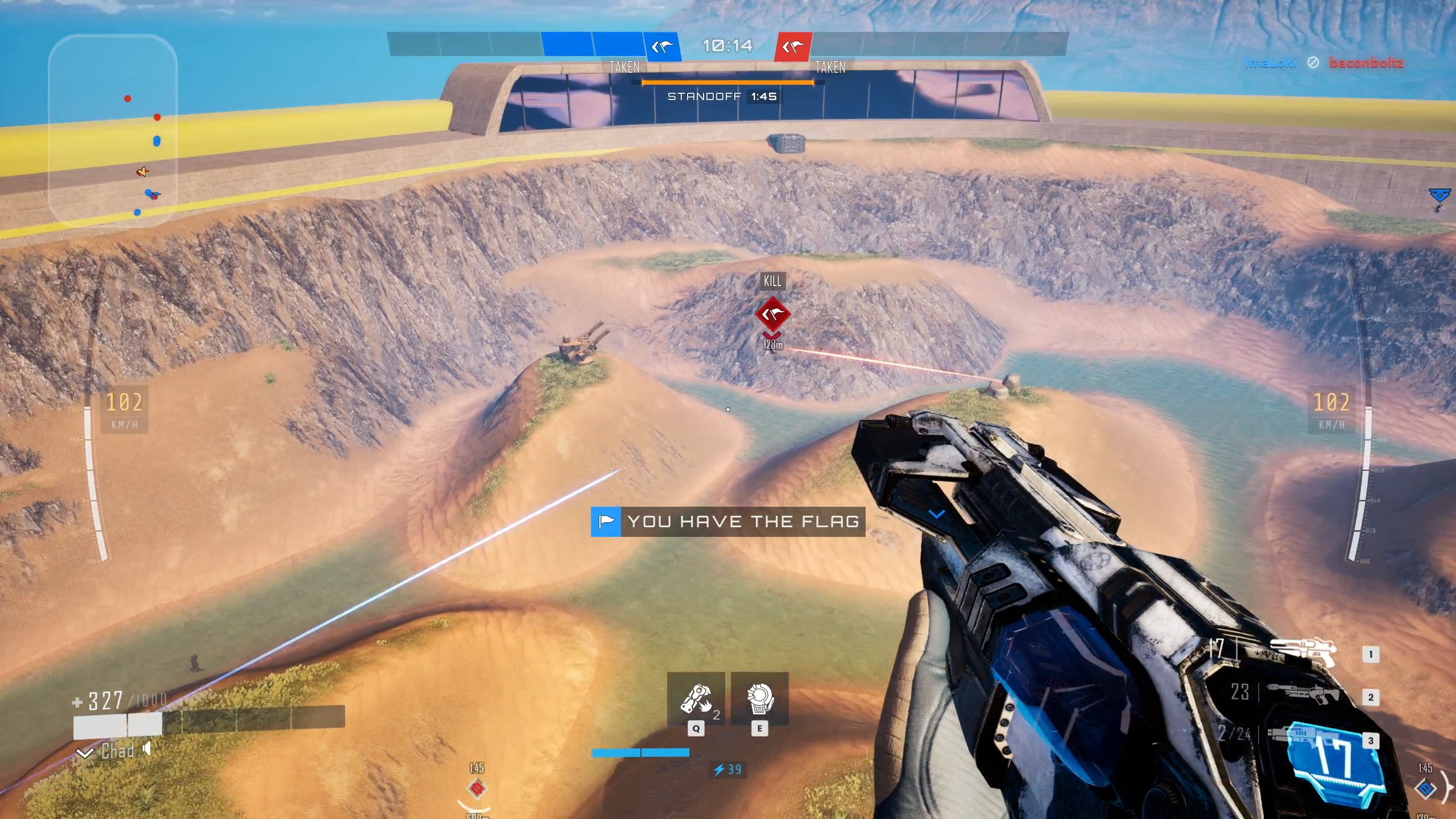
Task: Click the minimap panel
Action: [113, 131]
